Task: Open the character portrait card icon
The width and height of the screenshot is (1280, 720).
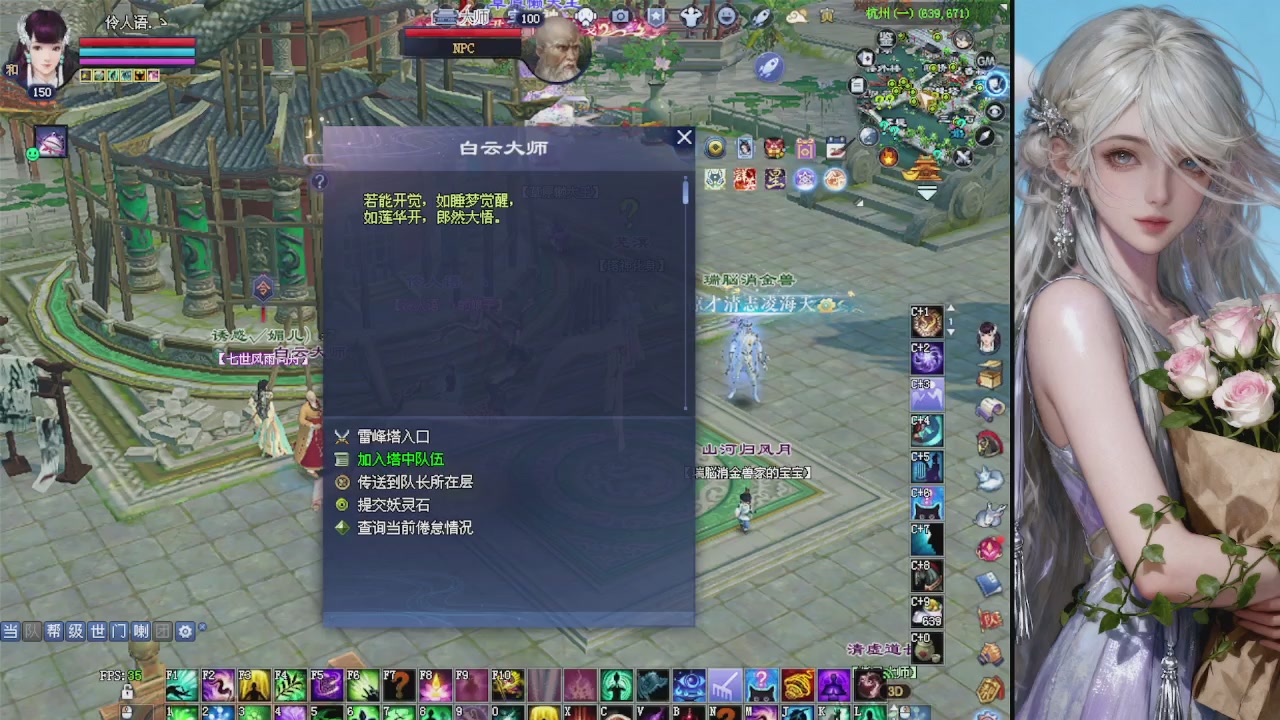Action: (x=744, y=148)
